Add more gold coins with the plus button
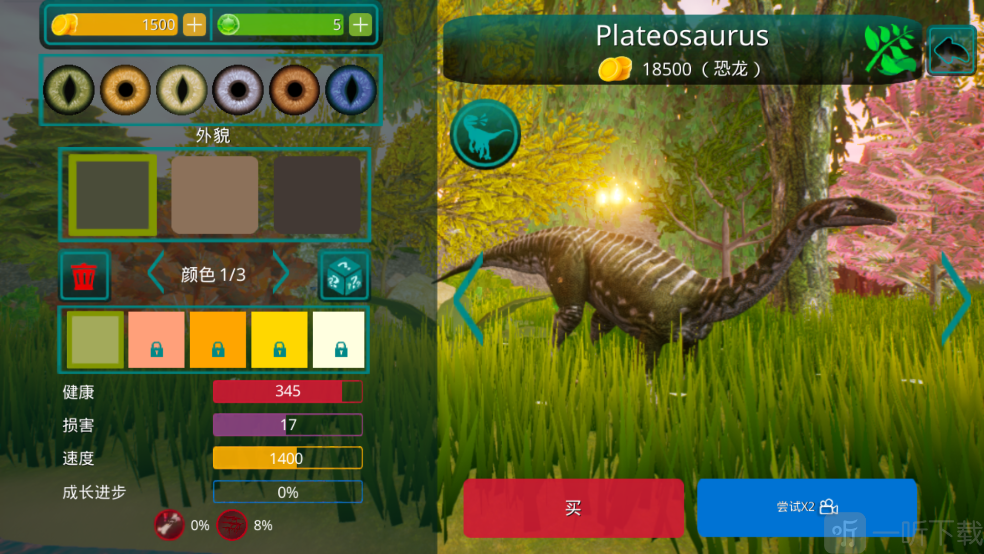 [194, 24]
